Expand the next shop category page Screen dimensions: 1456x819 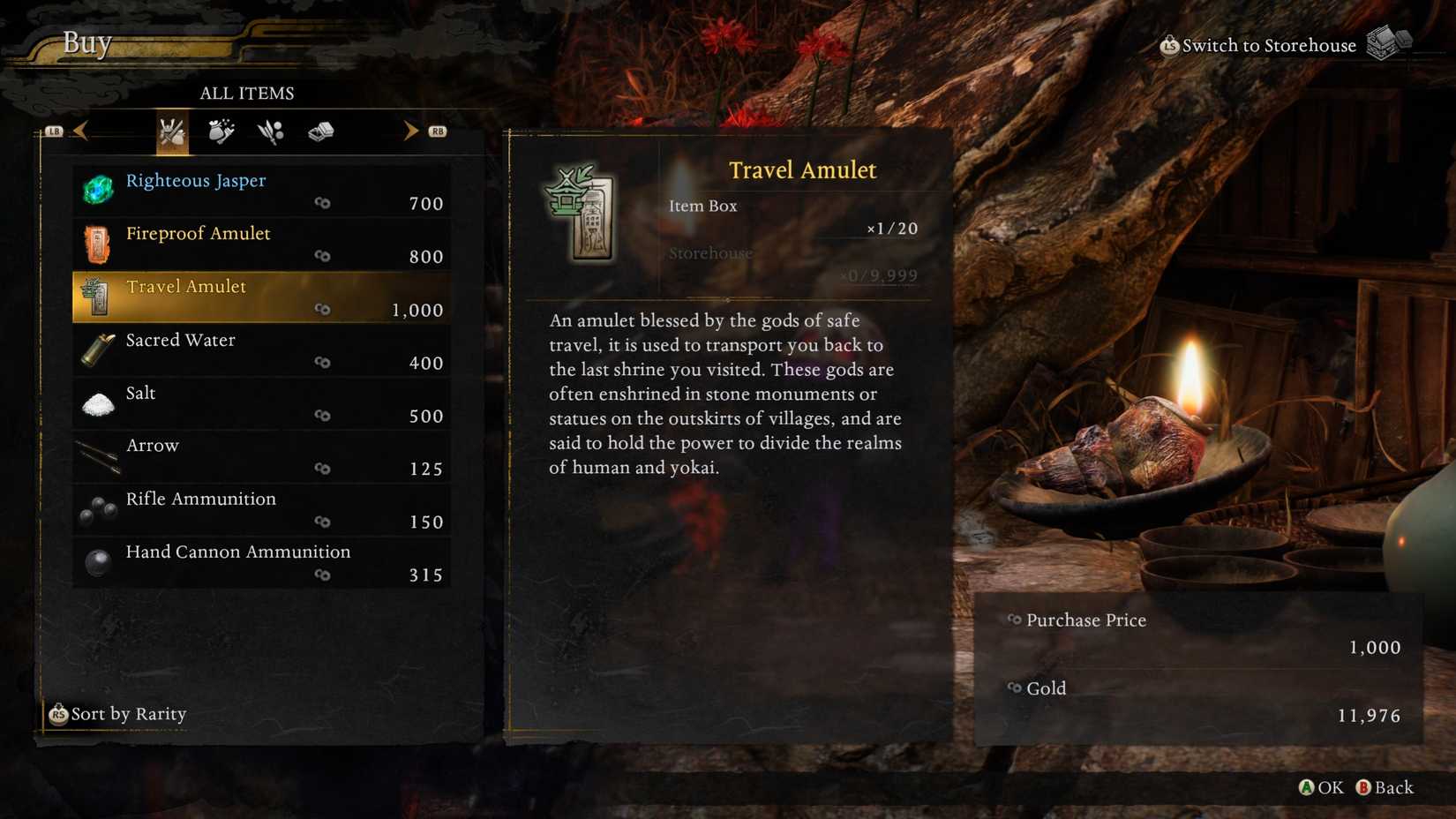[x=409, y=131]
